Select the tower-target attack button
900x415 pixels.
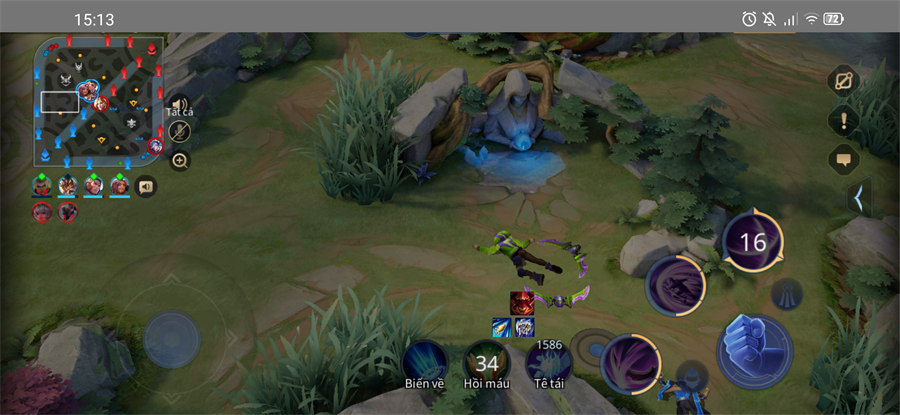785,293
